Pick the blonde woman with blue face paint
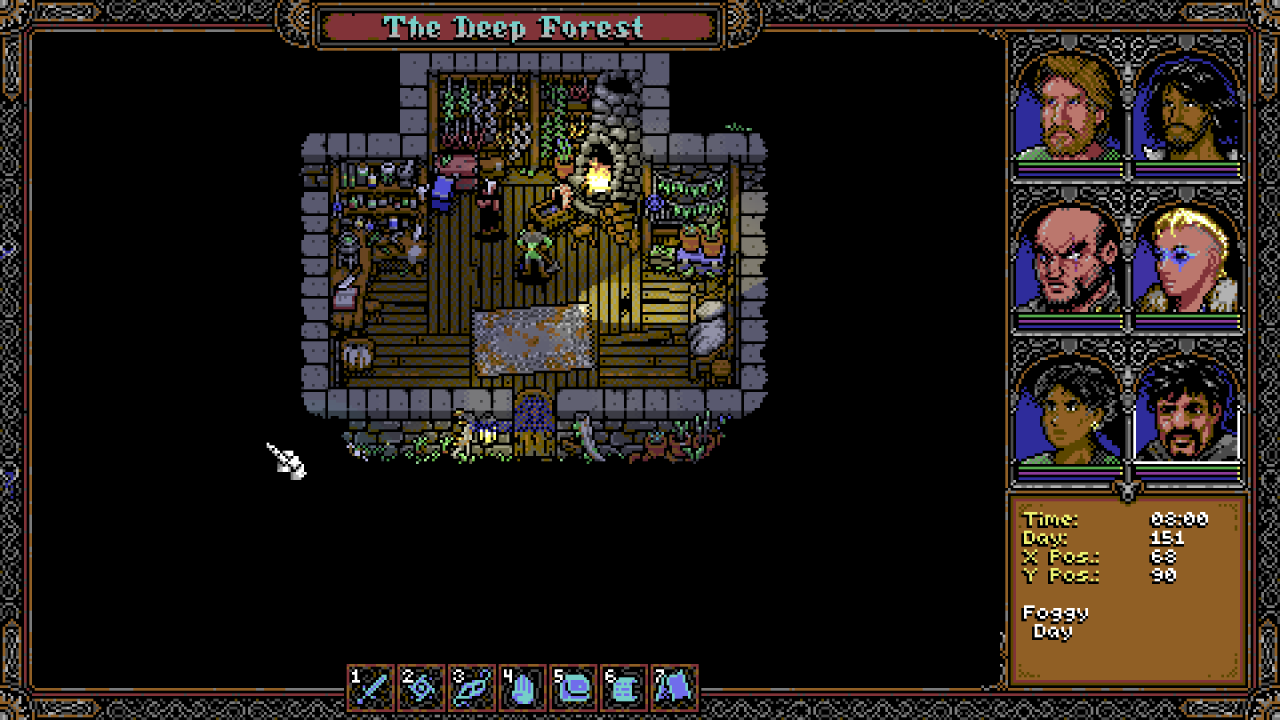This screenshot has height=720, width=1280. 1188,260
